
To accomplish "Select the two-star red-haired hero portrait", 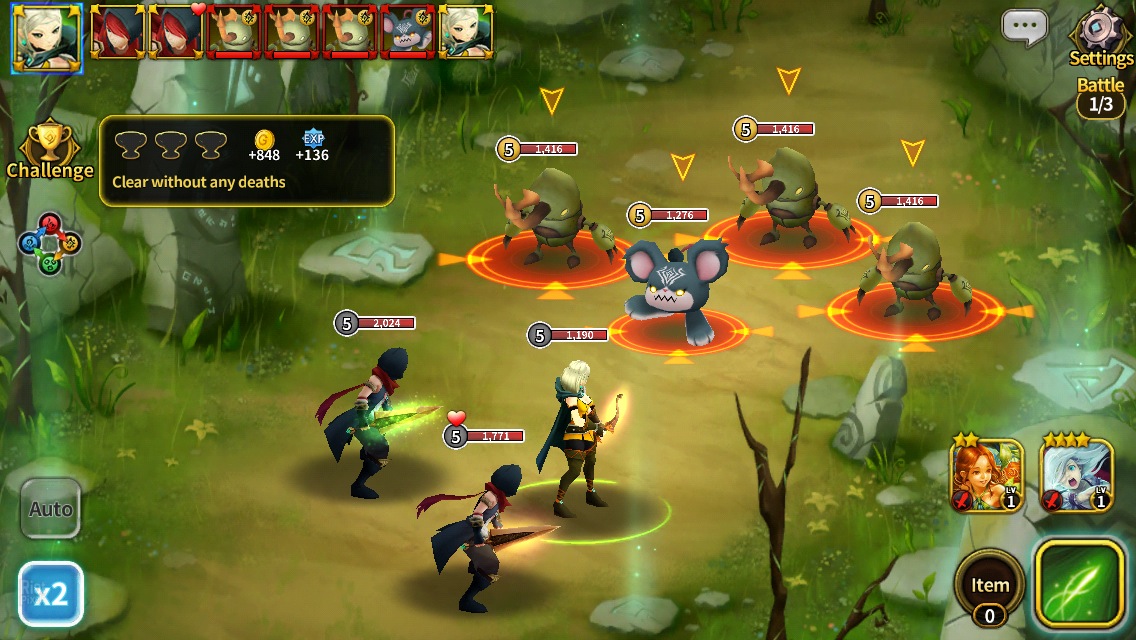I will pos(986,476).
